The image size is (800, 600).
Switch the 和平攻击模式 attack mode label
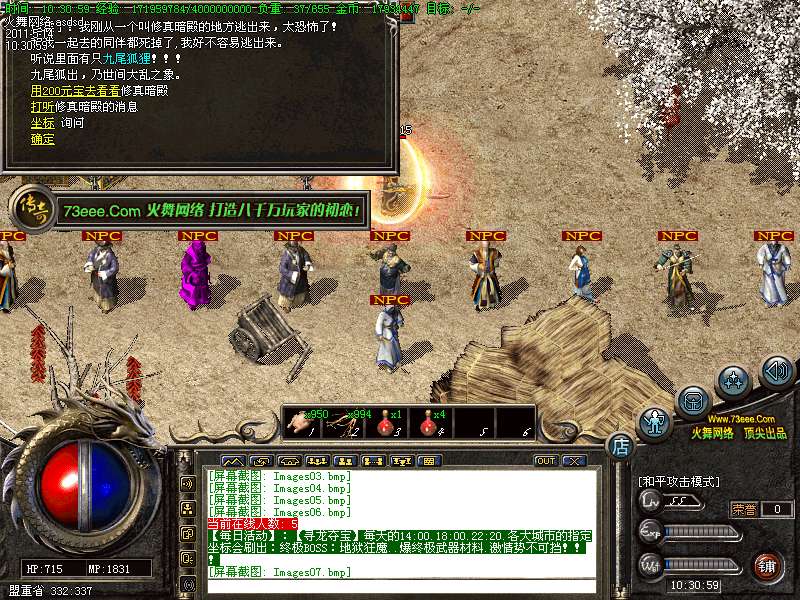[680, 481]
